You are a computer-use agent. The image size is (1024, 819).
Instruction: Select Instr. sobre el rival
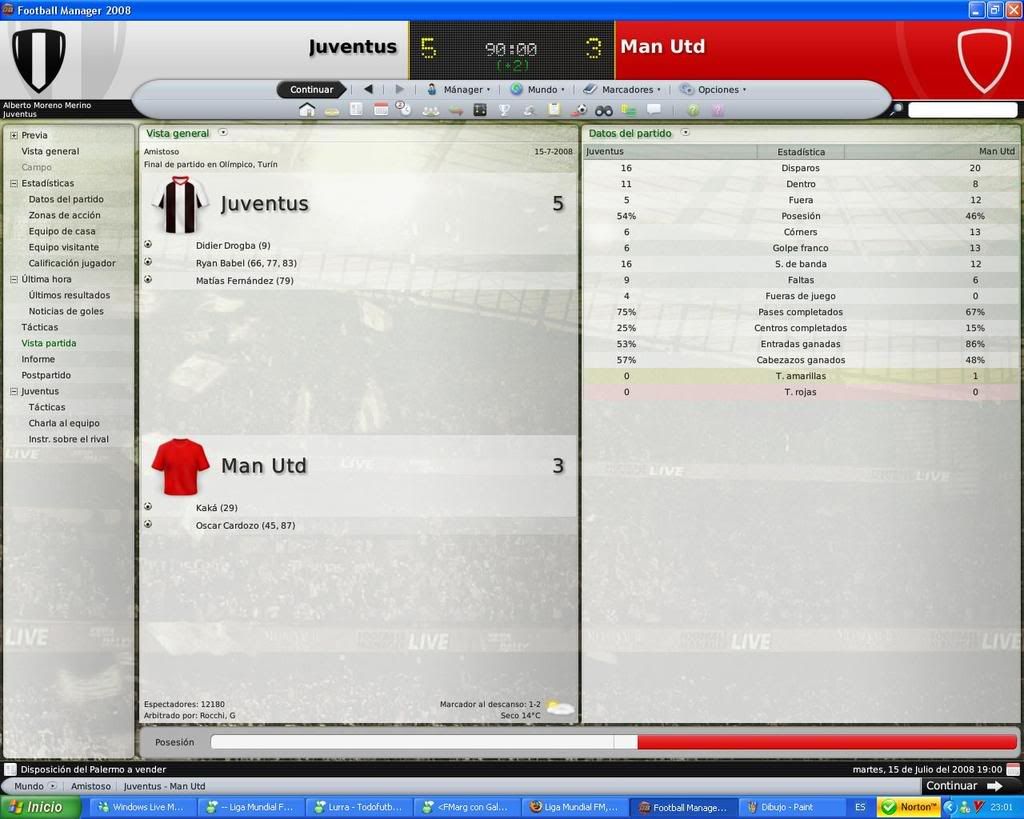[x=68, y=439]
